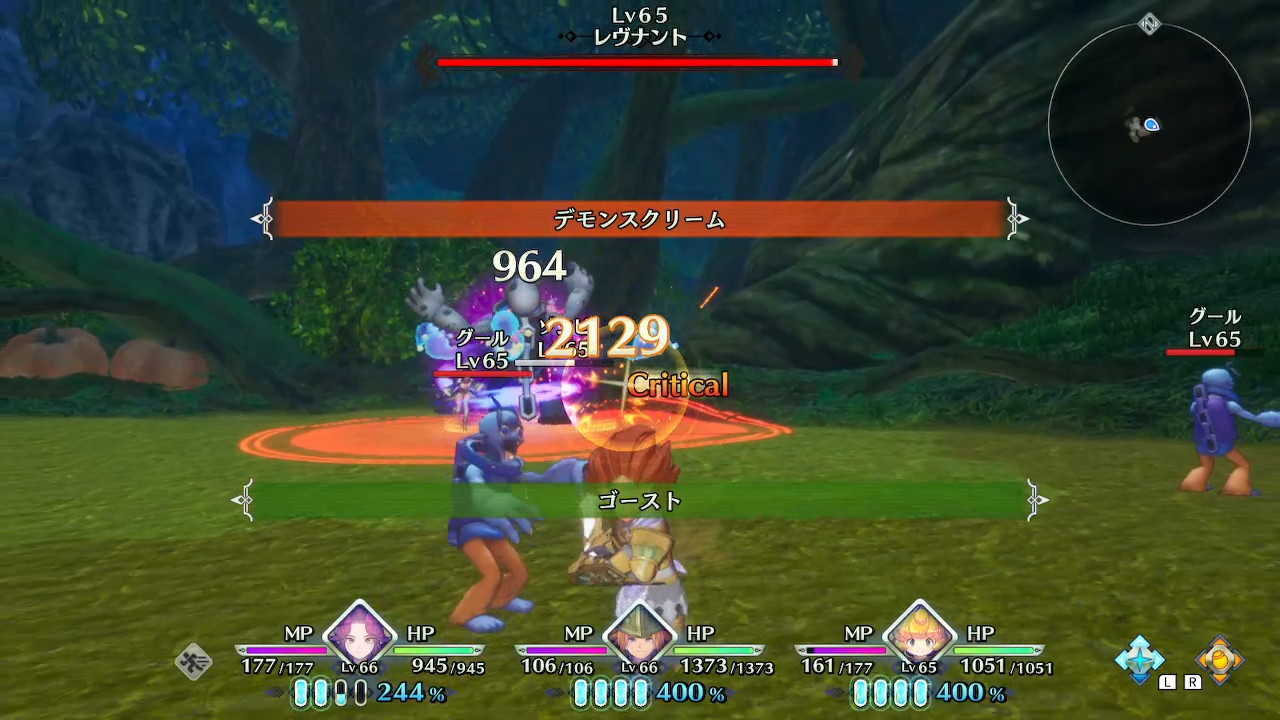Open the yellow item wheel icon
The width and height of the screenshot is (1280, 720).
pyautogui.click(x=1222, y=658)
